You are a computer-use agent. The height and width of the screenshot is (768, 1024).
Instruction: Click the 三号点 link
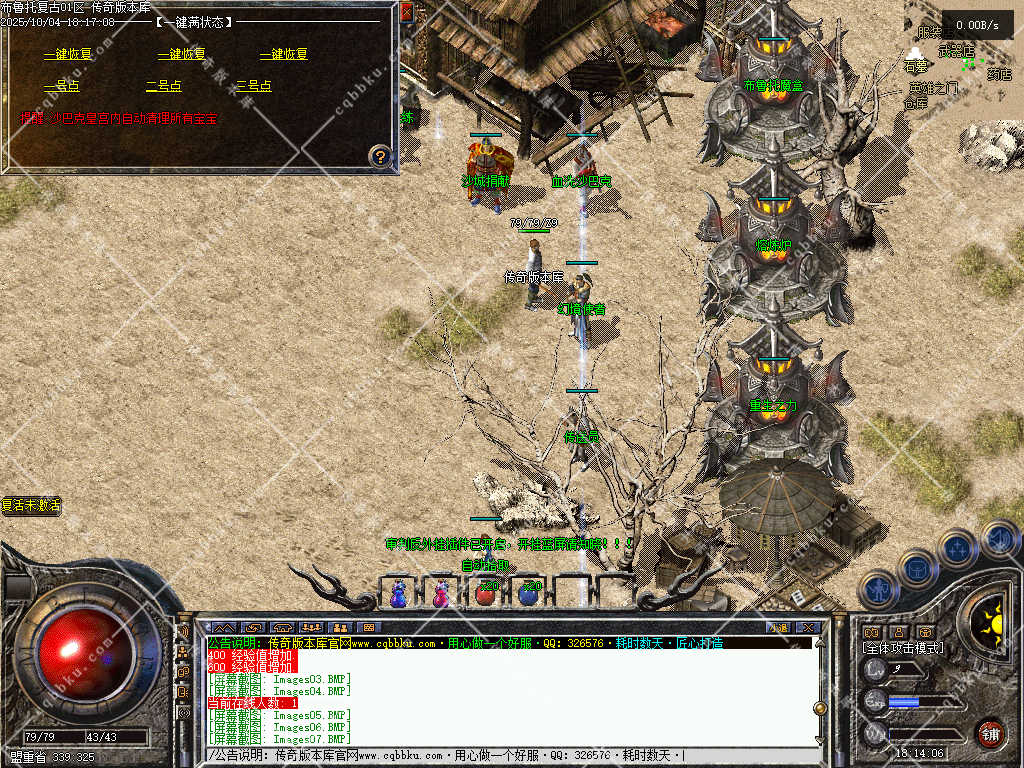(253, 86)
